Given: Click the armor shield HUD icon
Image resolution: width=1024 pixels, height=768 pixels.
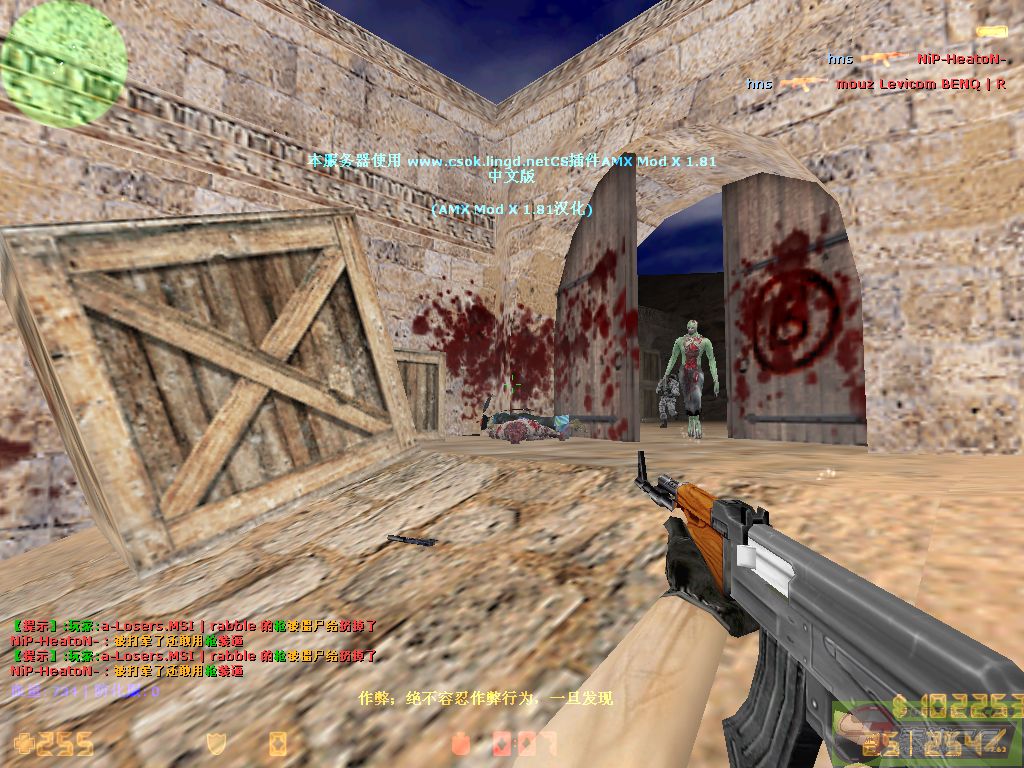Looking at the screenshot, I should [215, 742].
